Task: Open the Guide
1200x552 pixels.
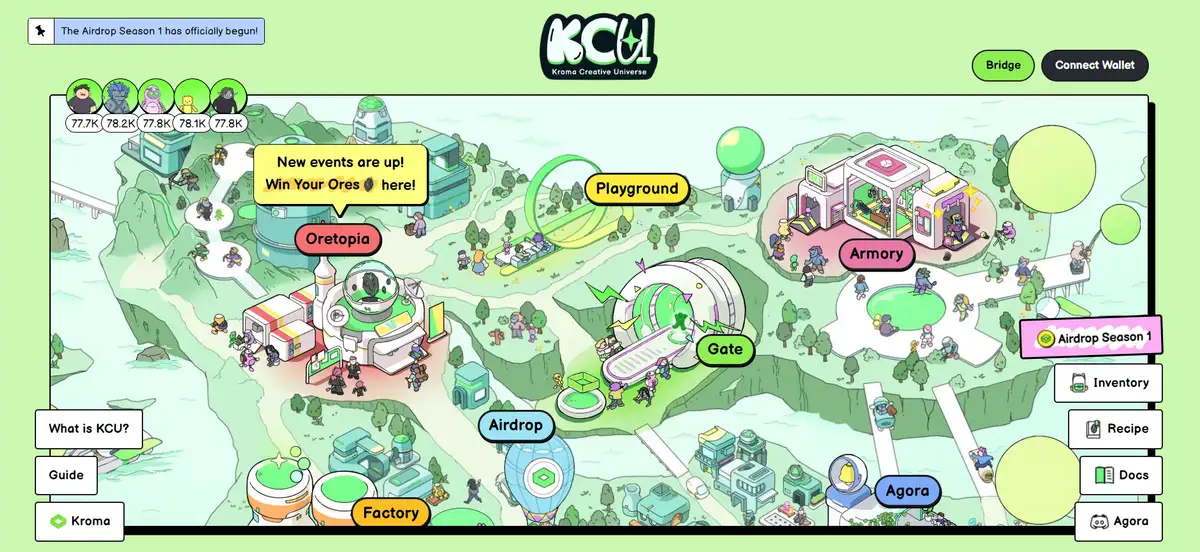Action: pos(67,475)
